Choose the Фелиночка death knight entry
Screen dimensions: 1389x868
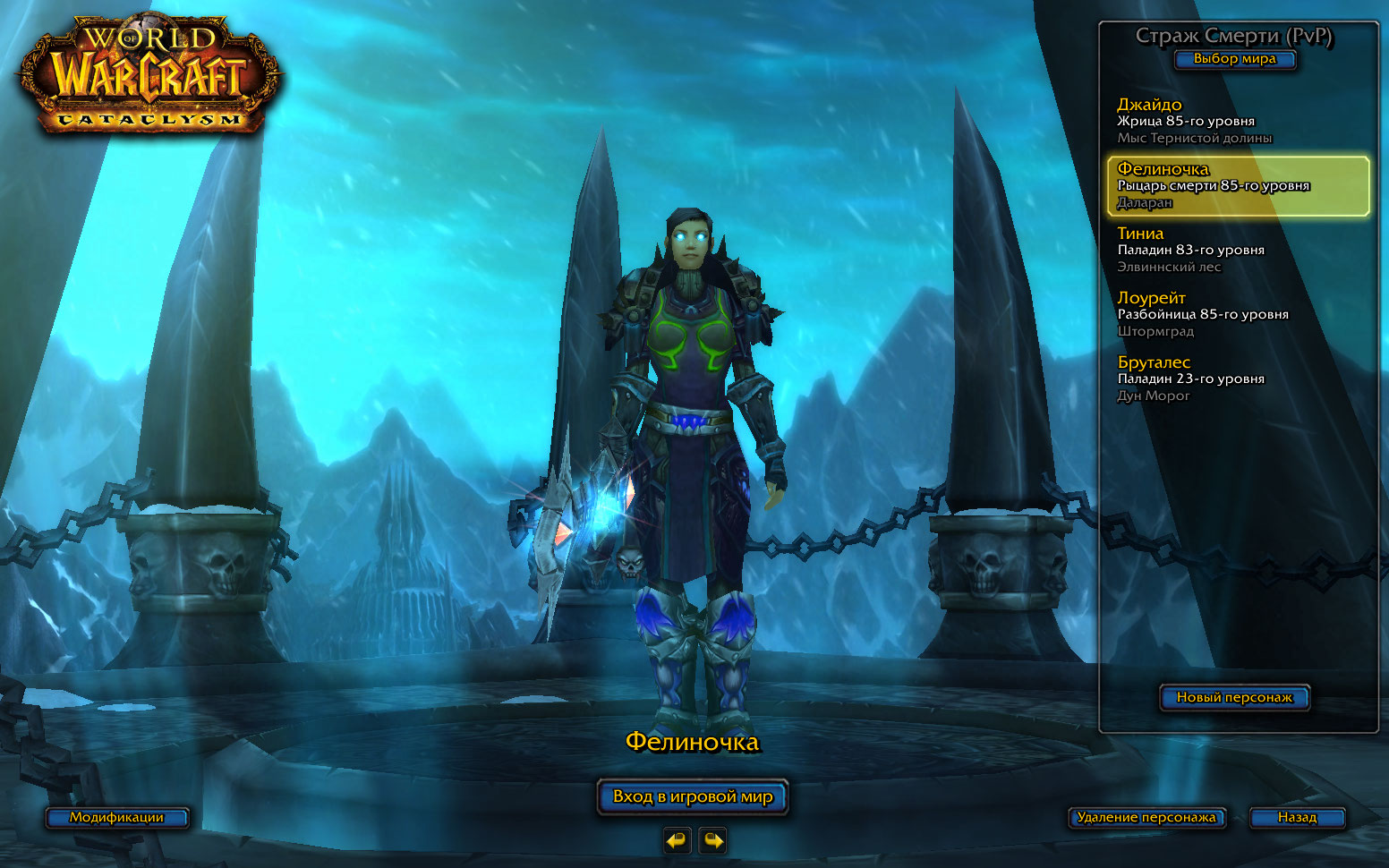pos(1238,186)
